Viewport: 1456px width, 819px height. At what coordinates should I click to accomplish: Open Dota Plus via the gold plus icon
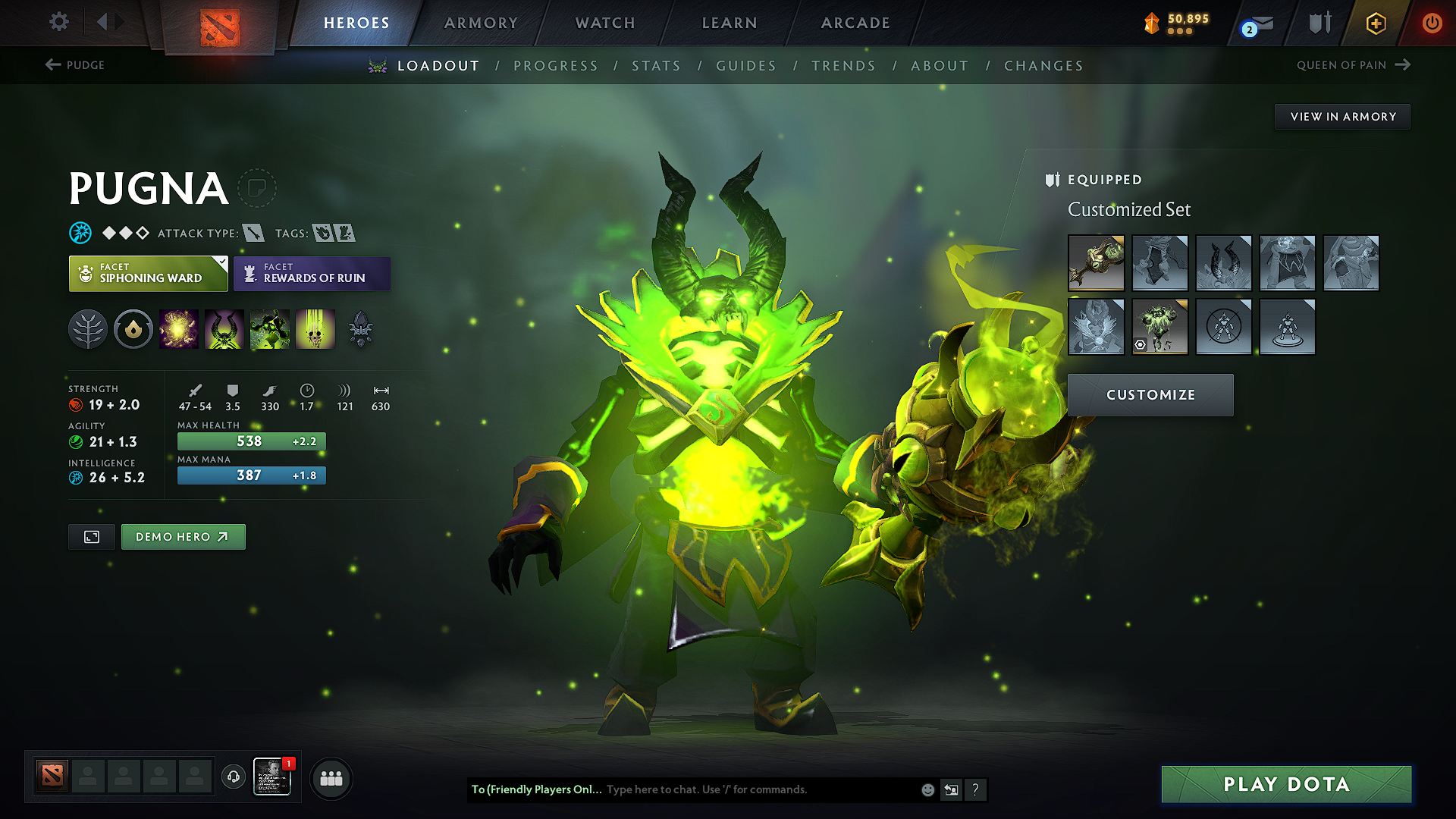1375,23
